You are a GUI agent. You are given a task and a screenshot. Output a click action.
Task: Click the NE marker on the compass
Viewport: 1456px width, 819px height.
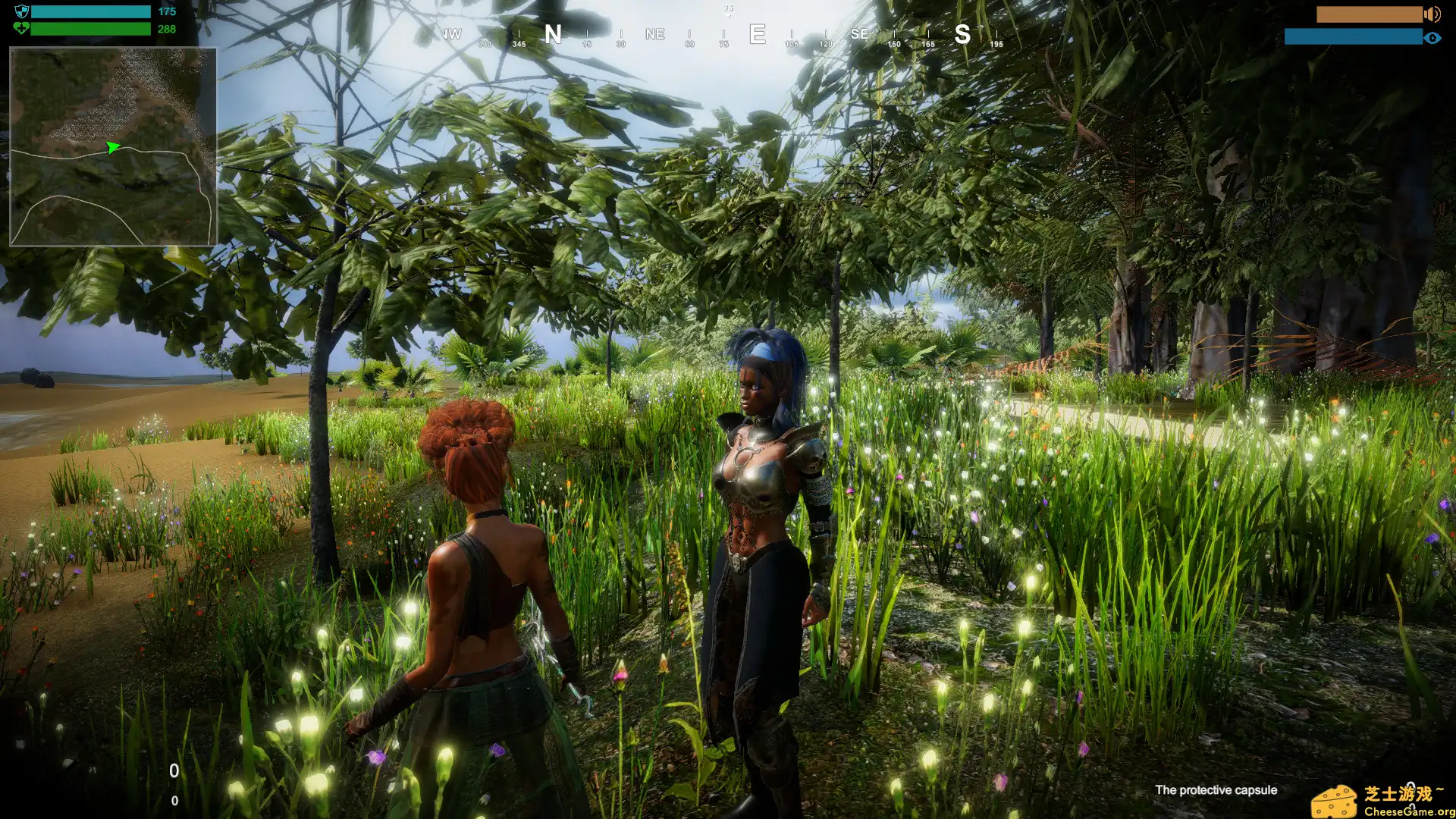pyautogui.click(x=654, y=34)
